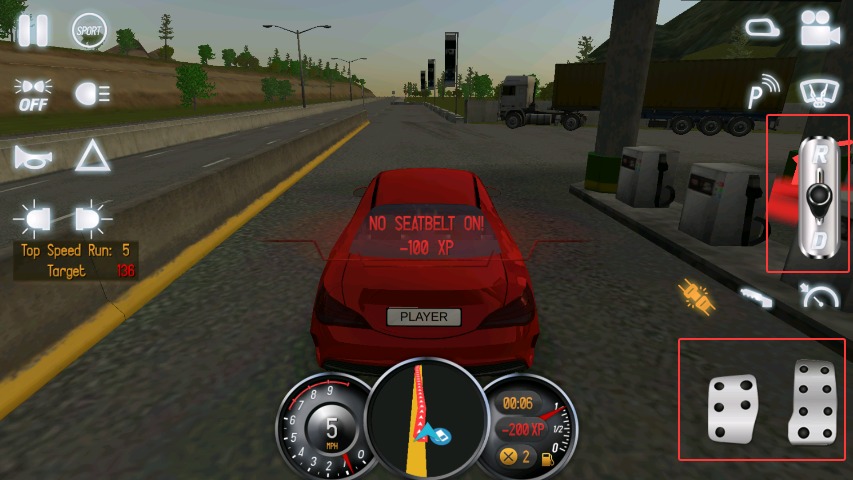The height and width of the screenshot is (480, 853).
Task: Toggle the parking sensor
Action: [764, 93]
